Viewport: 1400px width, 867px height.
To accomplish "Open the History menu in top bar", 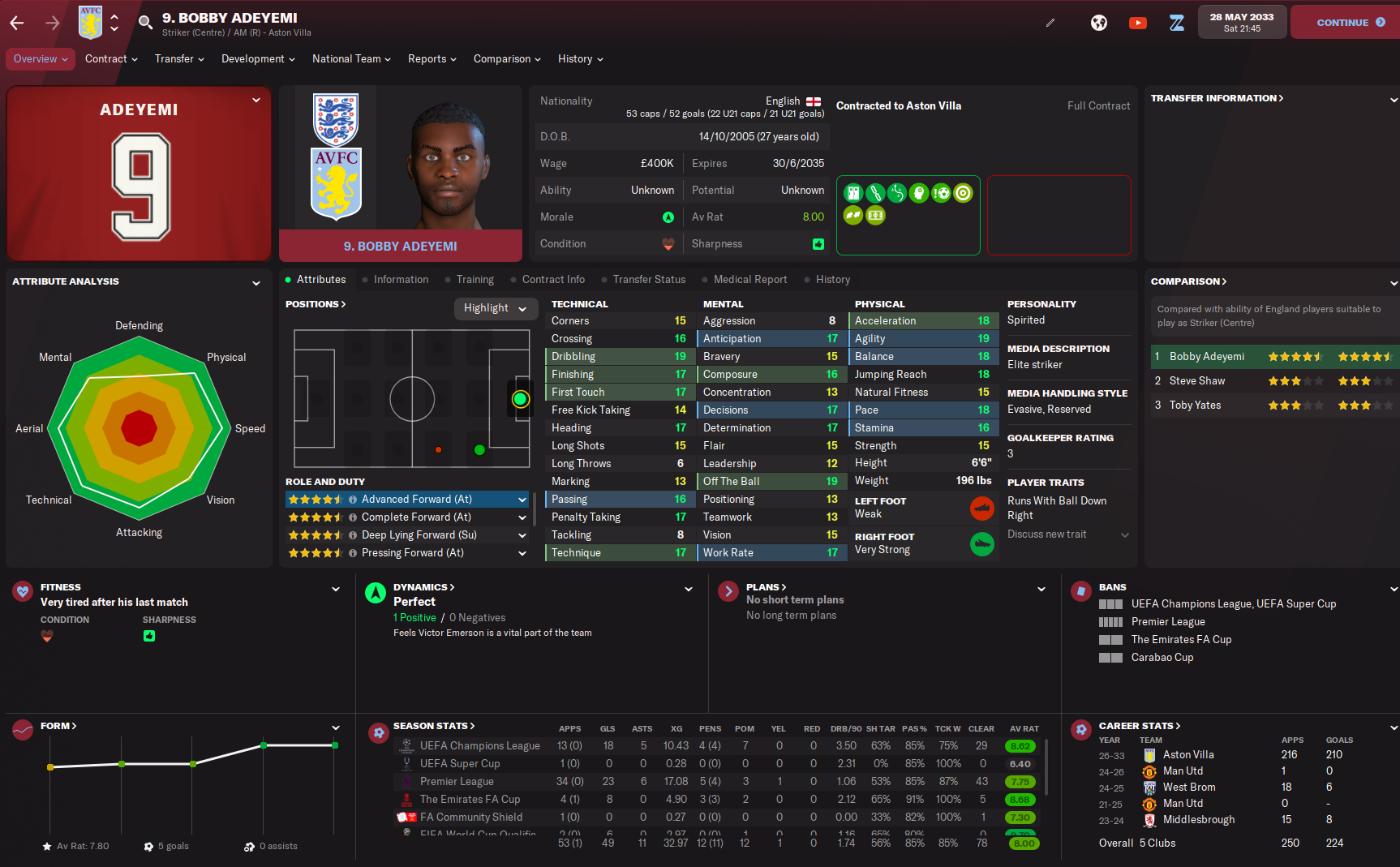I will 580,59.
